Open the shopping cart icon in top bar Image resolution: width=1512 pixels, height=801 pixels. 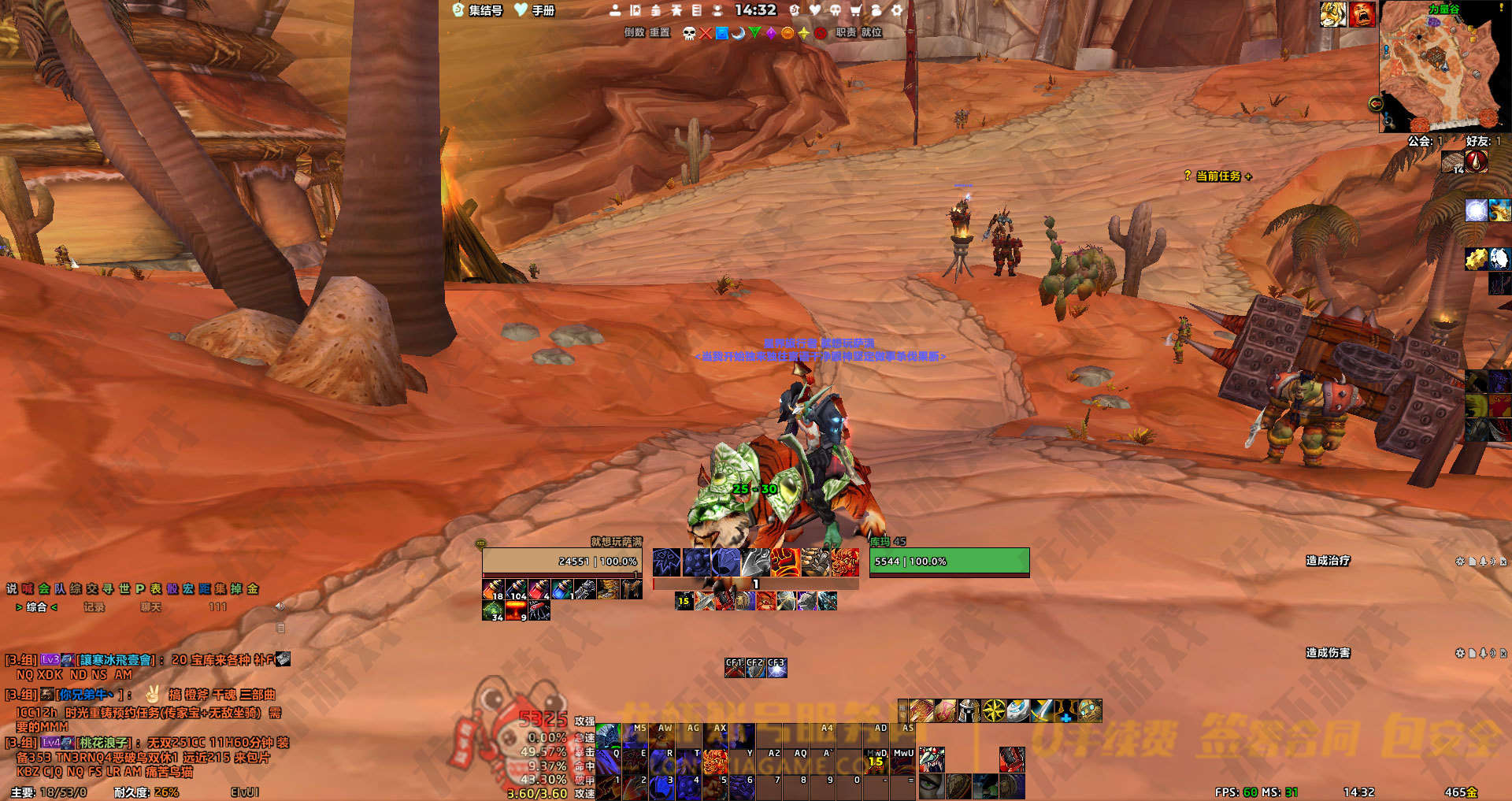[x=856, y=10]
